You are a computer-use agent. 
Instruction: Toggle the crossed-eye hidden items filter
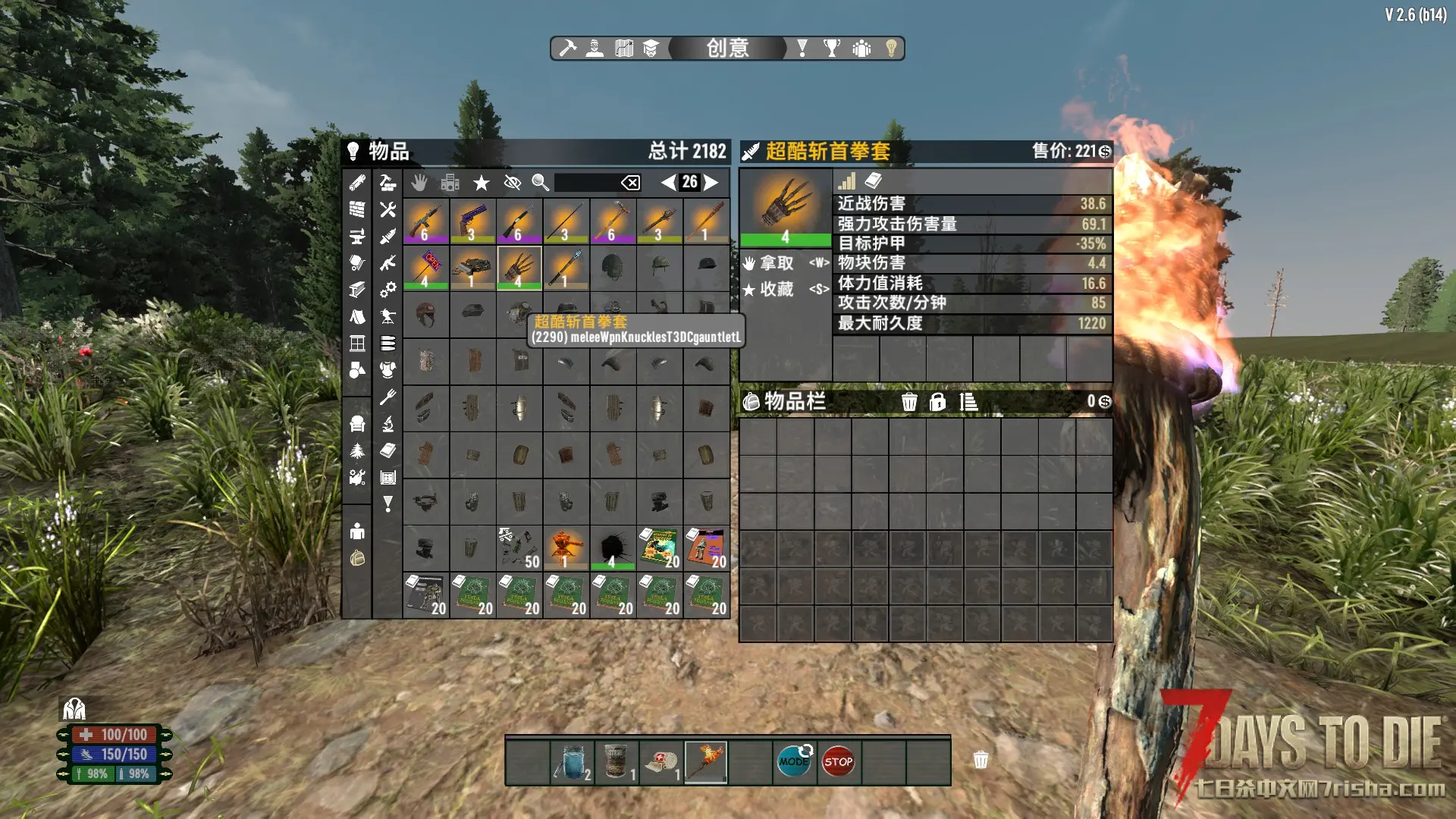click(513, 183)
